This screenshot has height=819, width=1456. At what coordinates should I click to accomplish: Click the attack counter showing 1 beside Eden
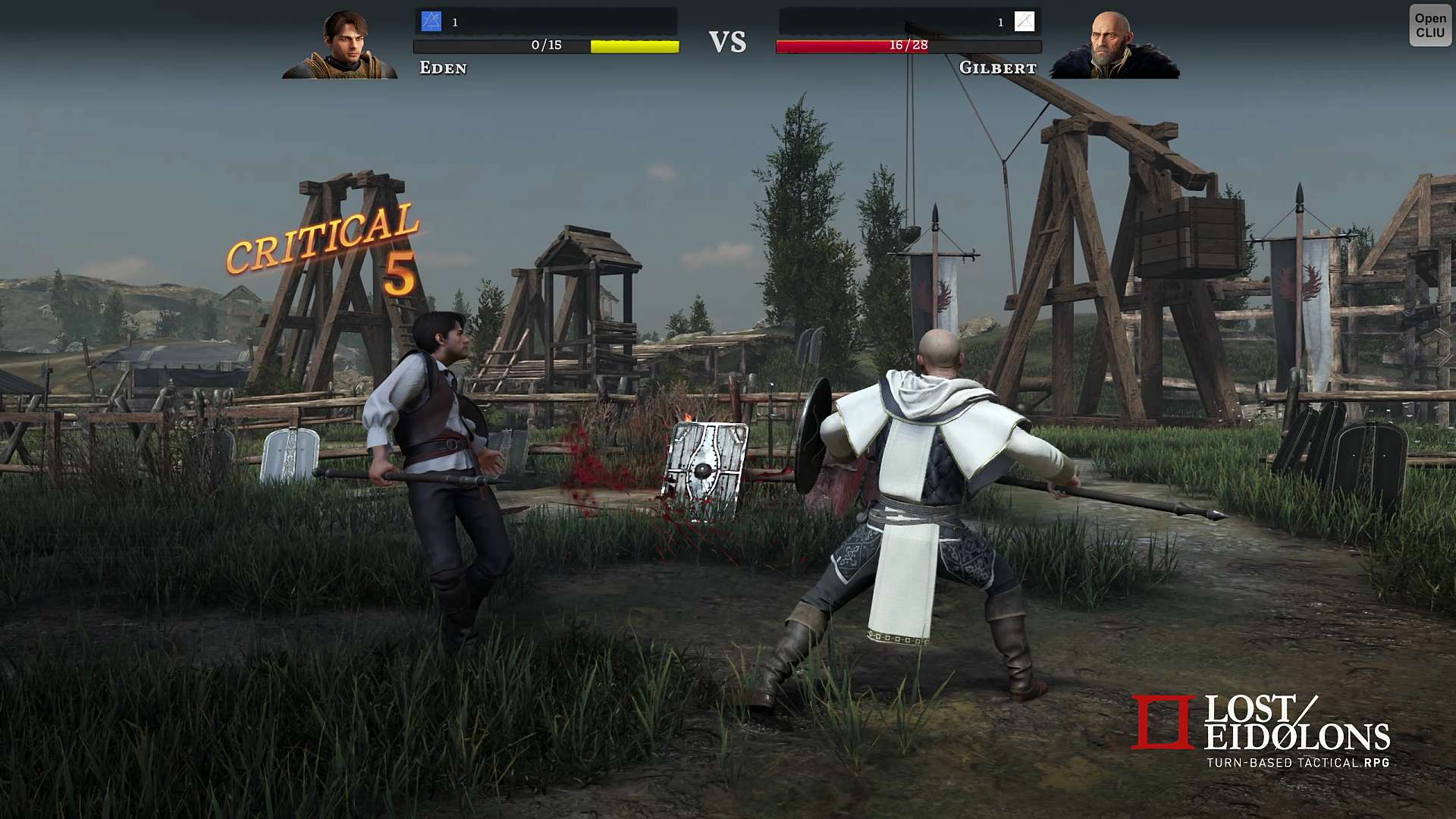pyautogui.click(x=454, y=23)
